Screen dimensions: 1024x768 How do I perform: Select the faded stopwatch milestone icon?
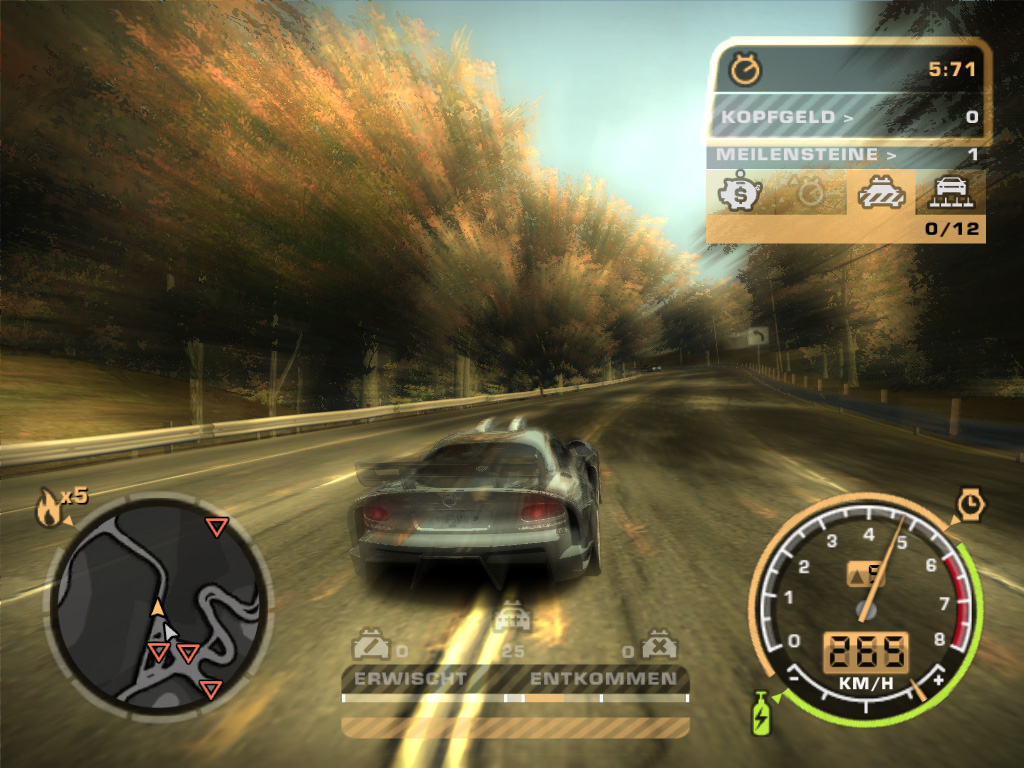point(808,192)
